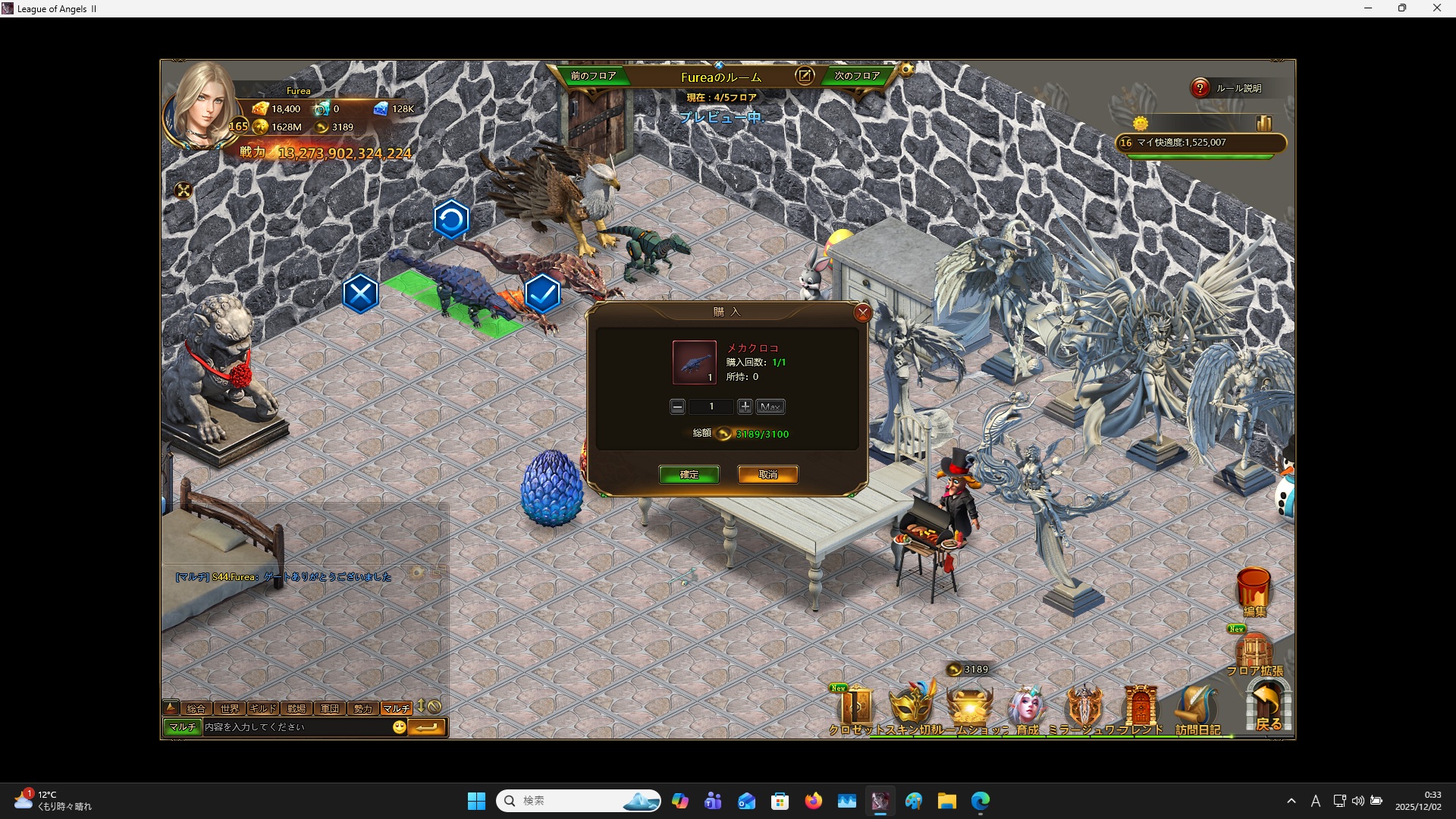The image size is (1456, 819).
Task: Go to next floor (次のフロア)
Action: coord(857,76)
